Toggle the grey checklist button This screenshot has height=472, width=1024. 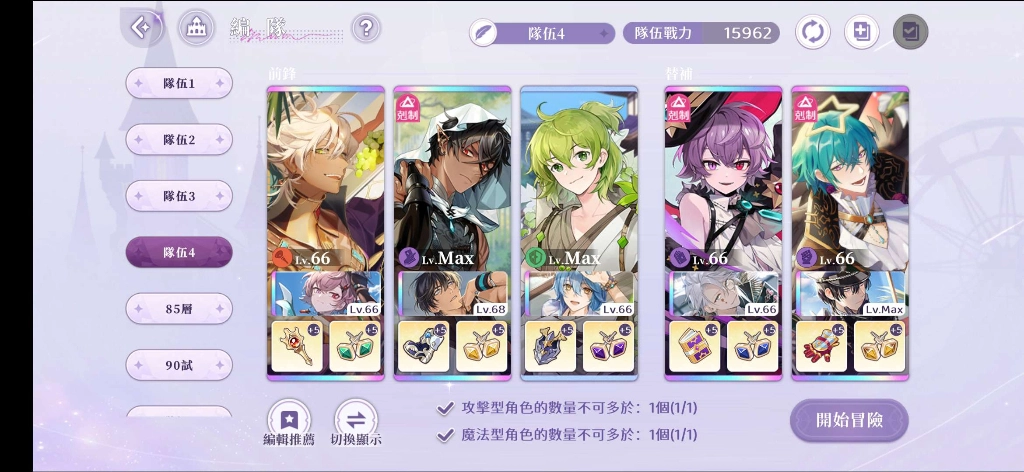910,32
